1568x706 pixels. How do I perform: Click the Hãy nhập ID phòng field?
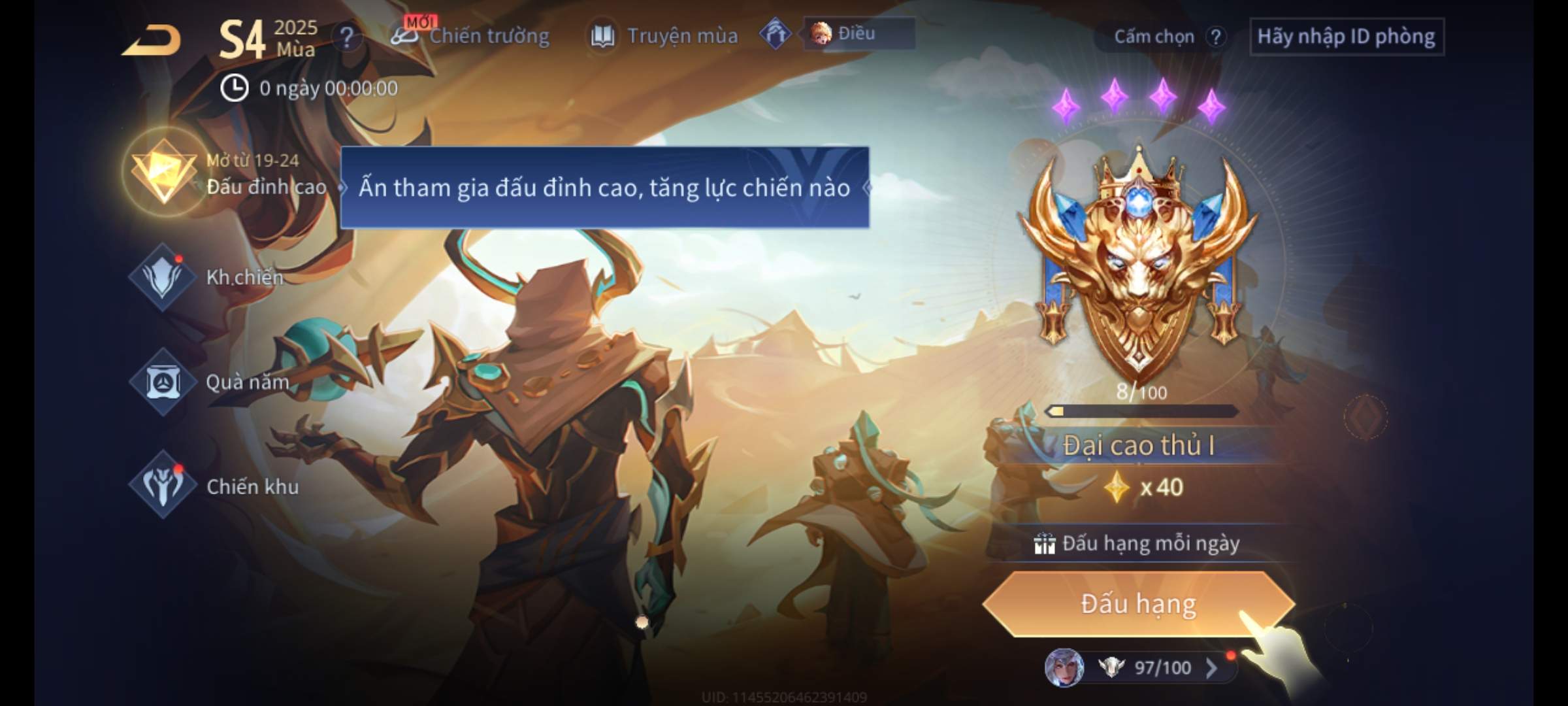tap(1346, 37)
